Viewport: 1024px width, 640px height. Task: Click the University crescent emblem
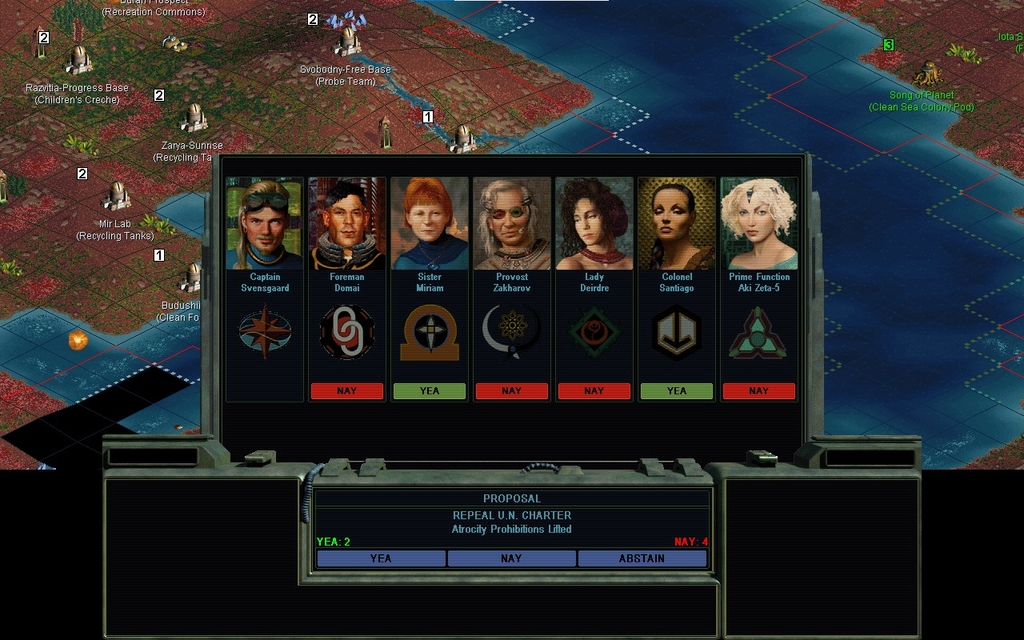pyautogui.click(x=511, y=332)
